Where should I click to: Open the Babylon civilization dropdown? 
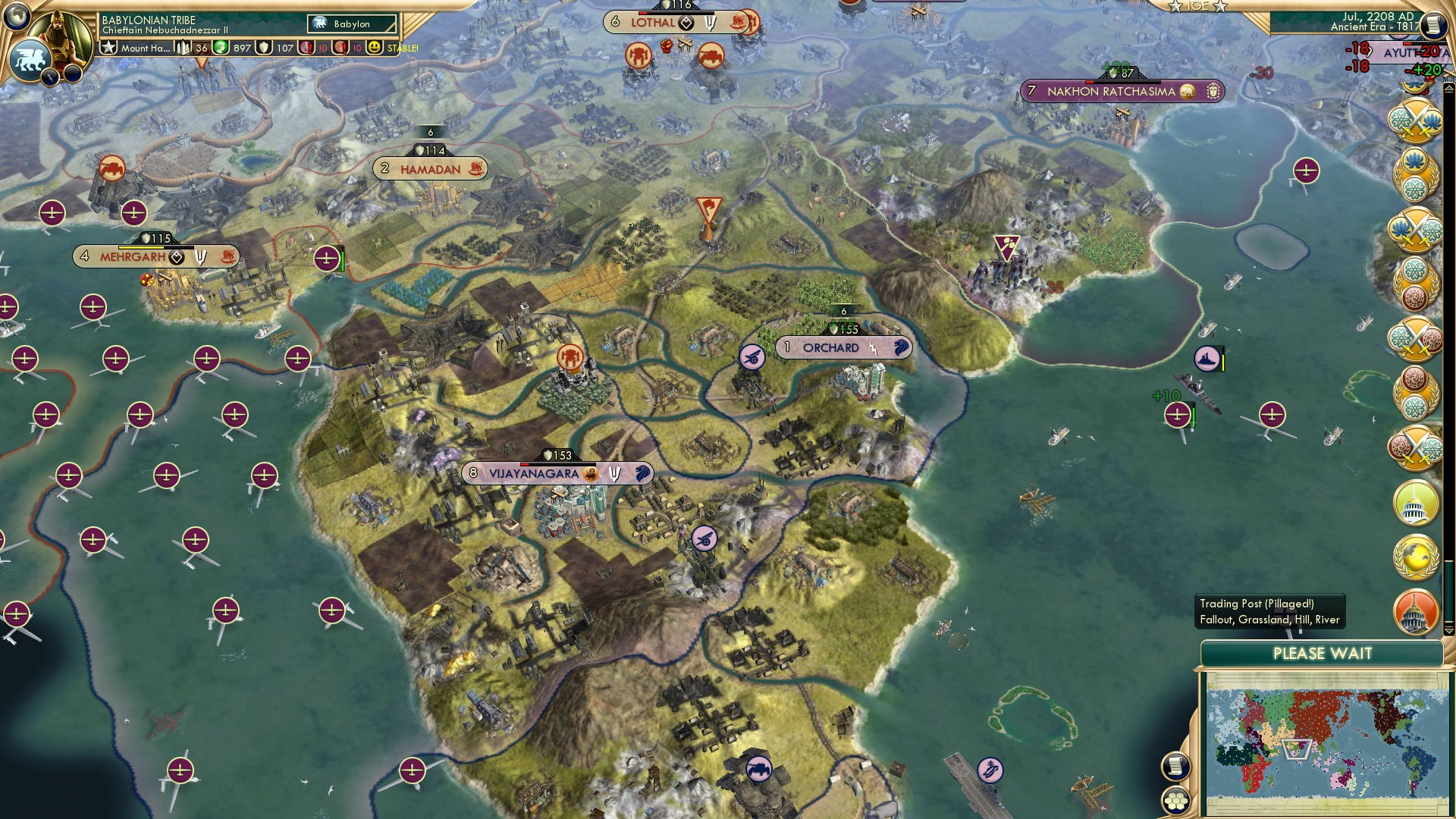click(x=353, y=24)
